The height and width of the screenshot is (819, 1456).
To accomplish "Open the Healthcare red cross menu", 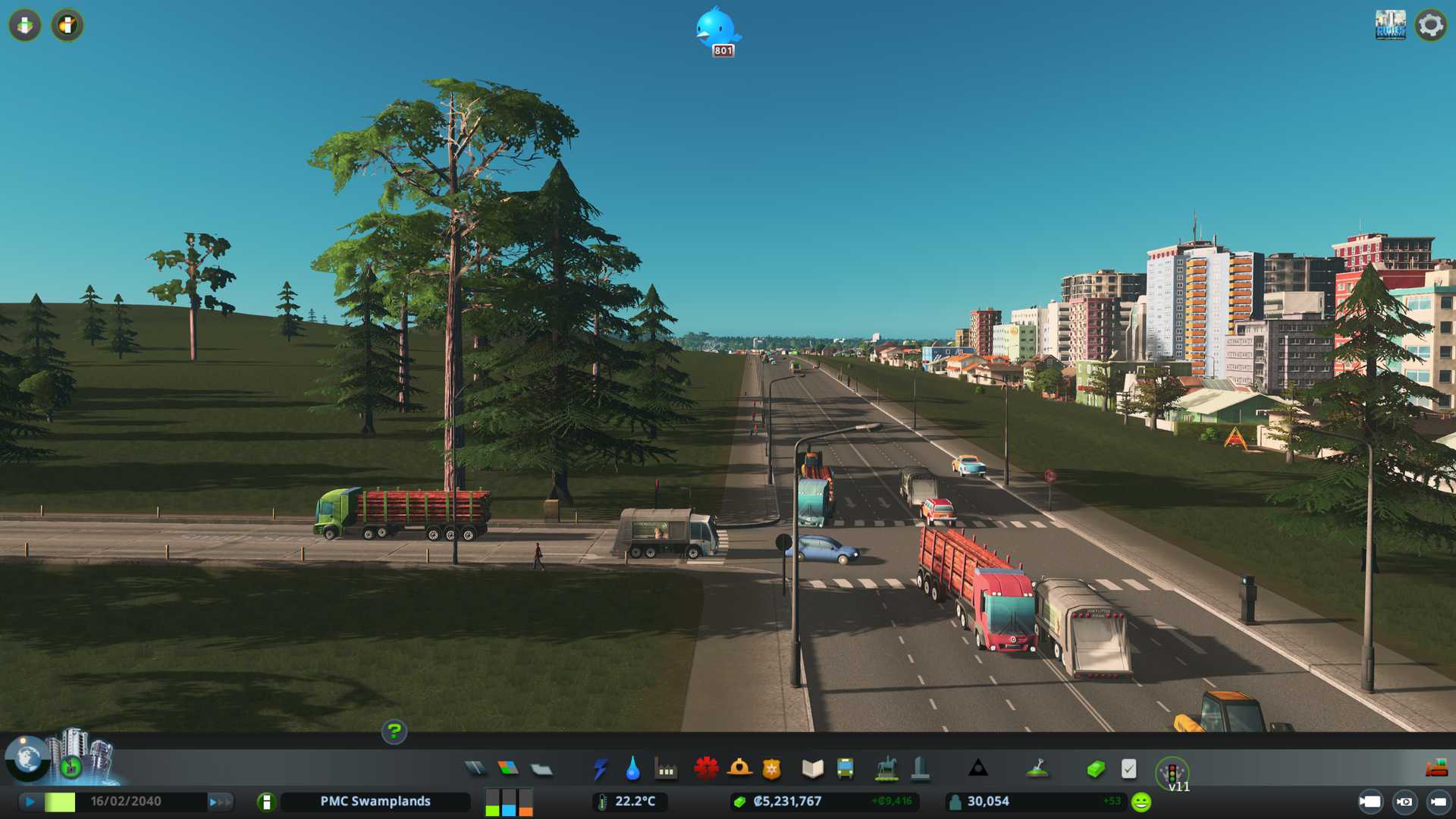I will point(706,769).
